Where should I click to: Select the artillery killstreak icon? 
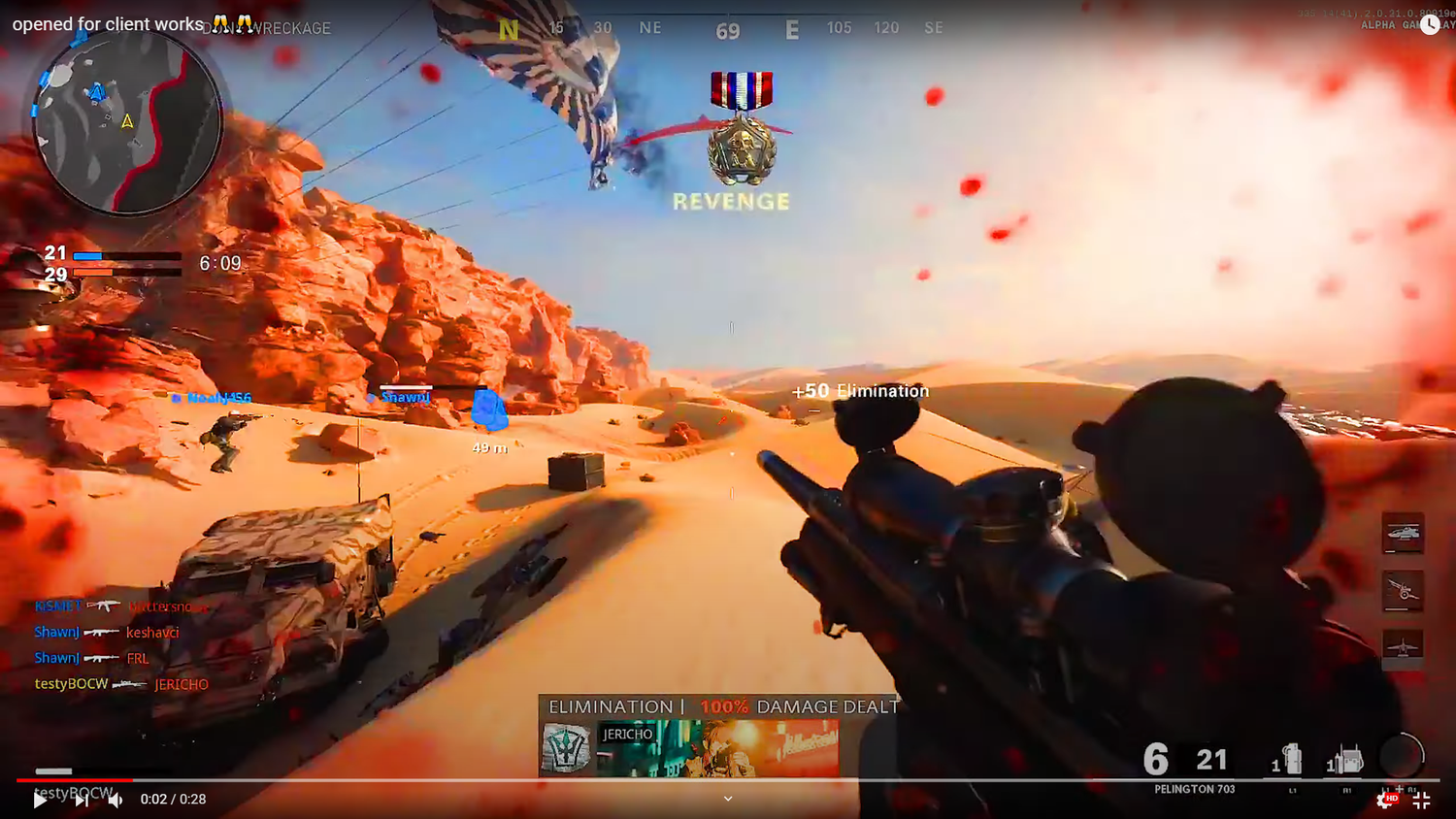pyautogui.click(x=1402, y=592)
